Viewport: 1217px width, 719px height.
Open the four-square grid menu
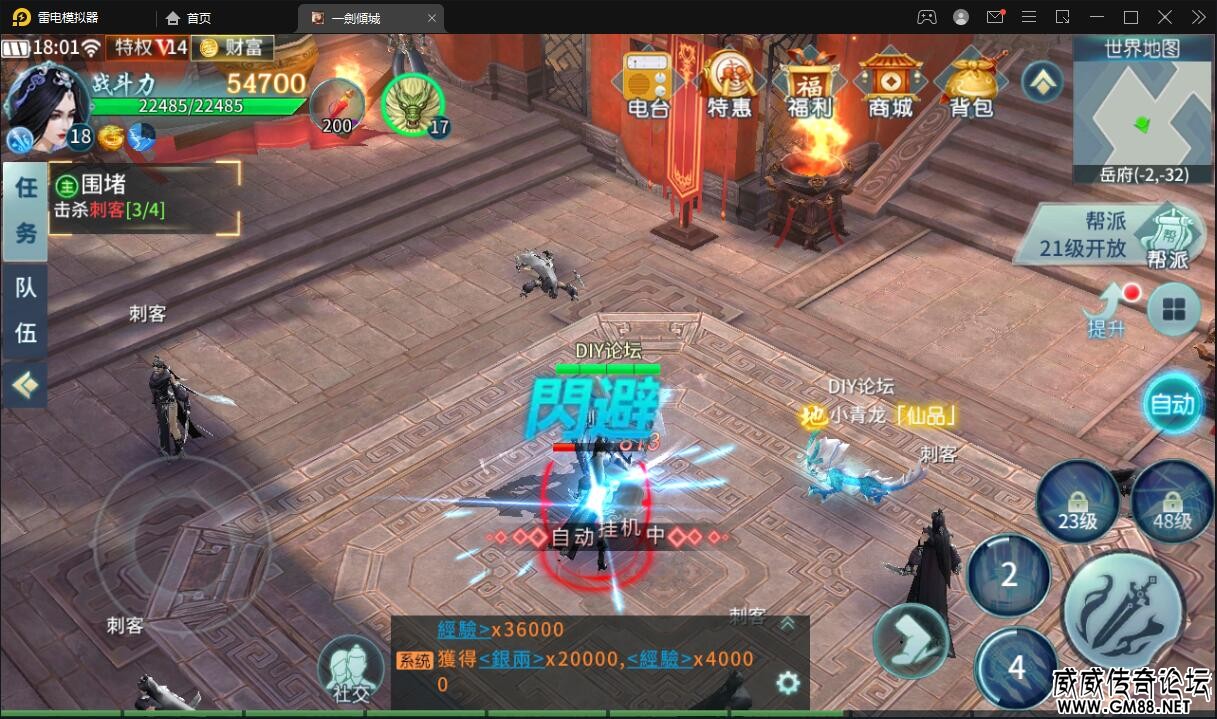click(1173, 311)
